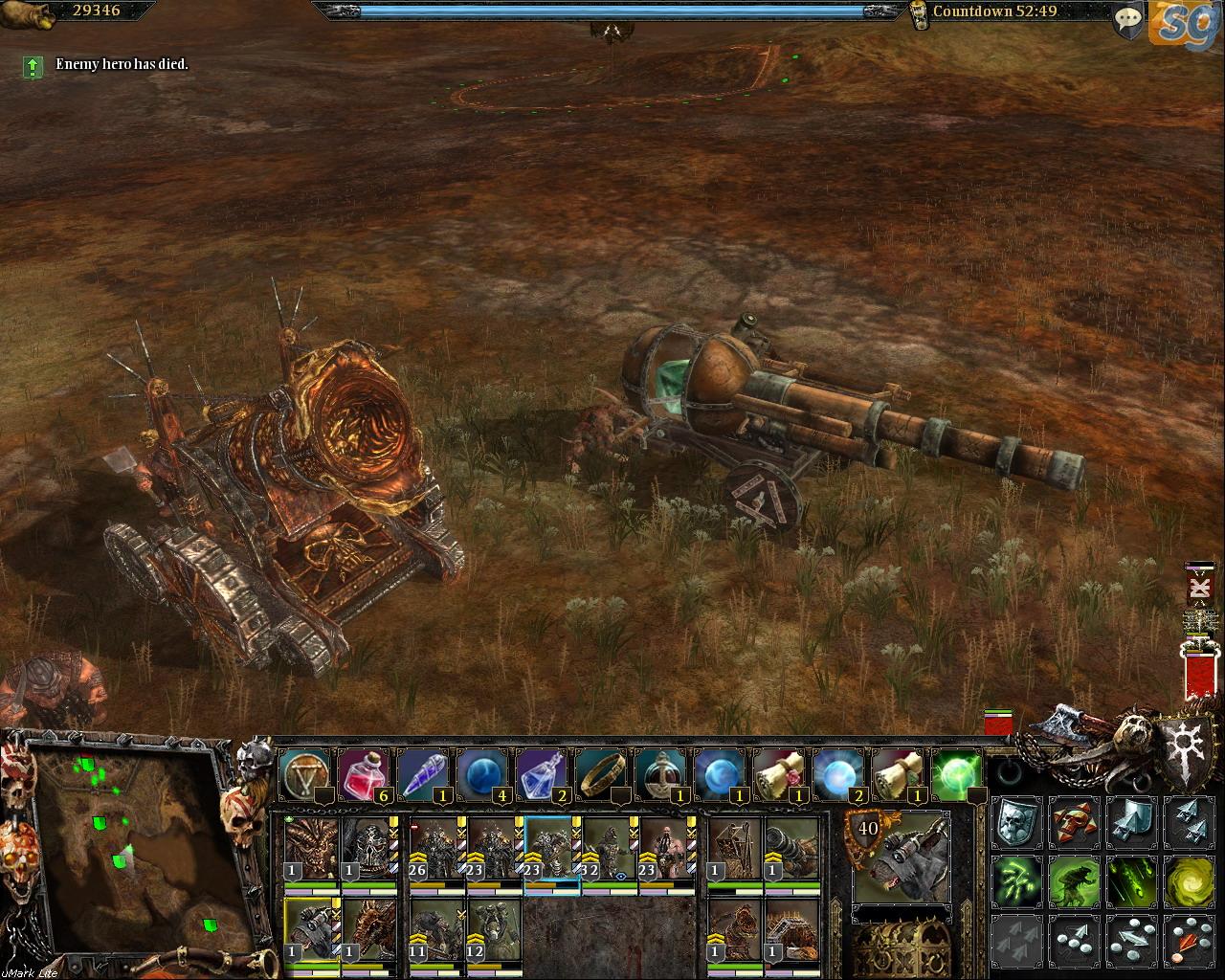Cast the green rat summon ability
The height and width of the screenshot is (980, 1225).
1073,880
